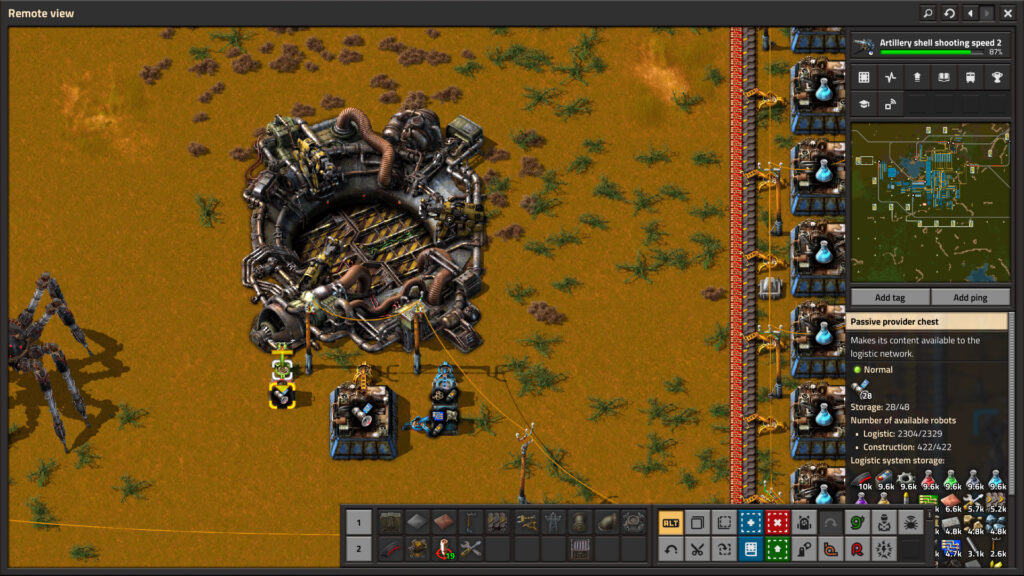Open the achievements trophy icon
This screenshot has height=576, width=1024.
pyautogui.click(x=996, y=77)
